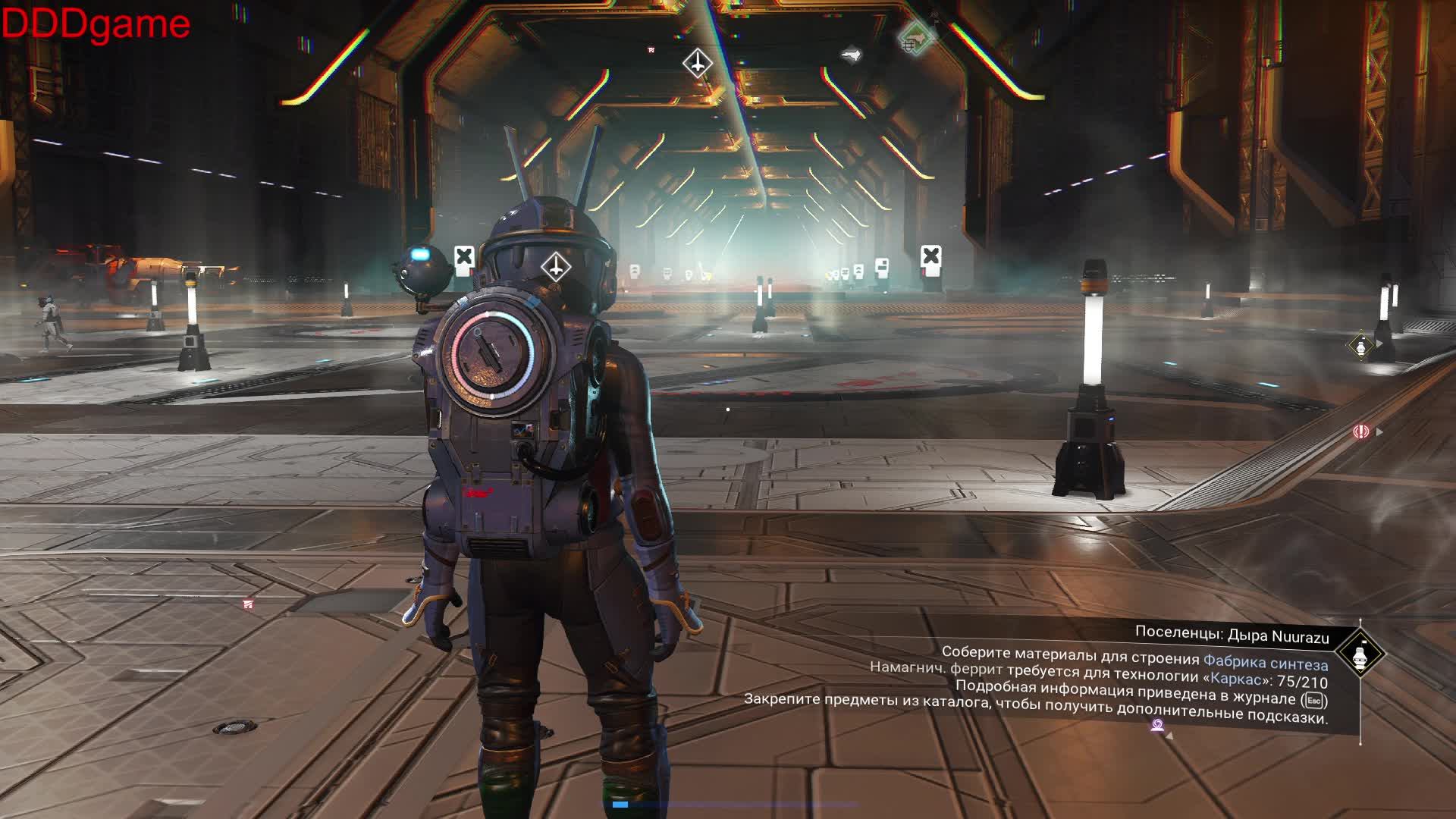The image size is (1456, 819).
Task: Select the red alert waypoint marker
Action: point(1361,431)
